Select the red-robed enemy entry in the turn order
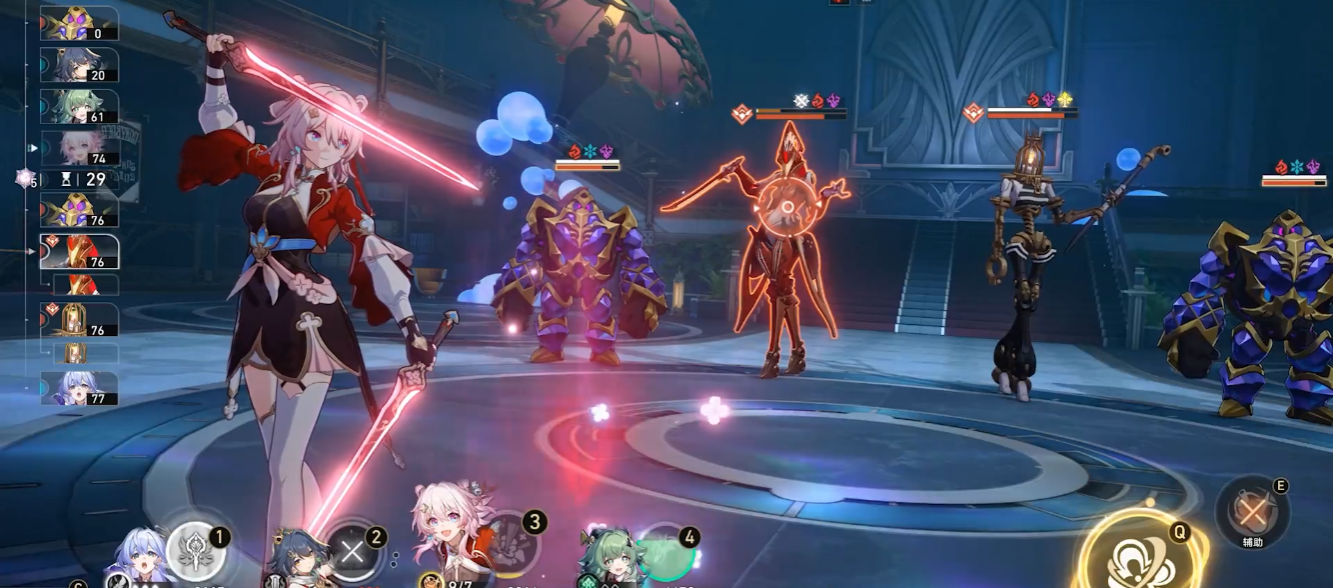The width and height of the screenshot is (1333, 588). pos(79,252)
